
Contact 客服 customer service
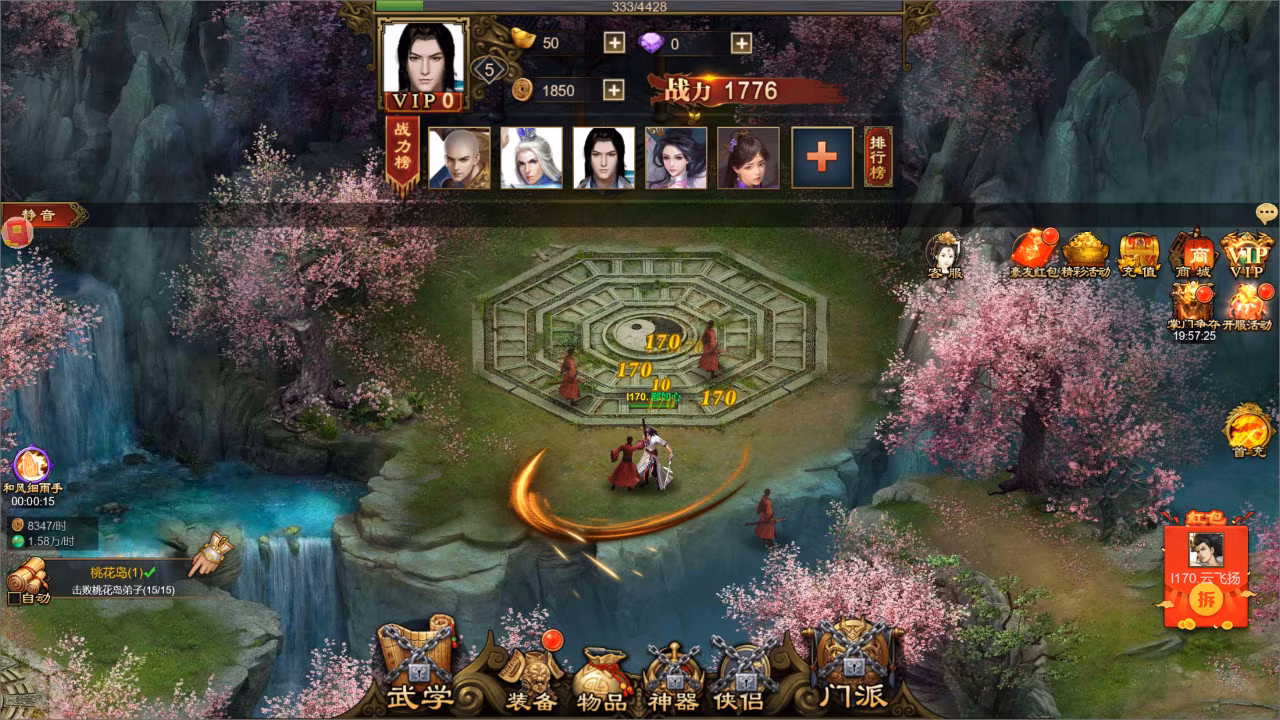pos(944,254)
